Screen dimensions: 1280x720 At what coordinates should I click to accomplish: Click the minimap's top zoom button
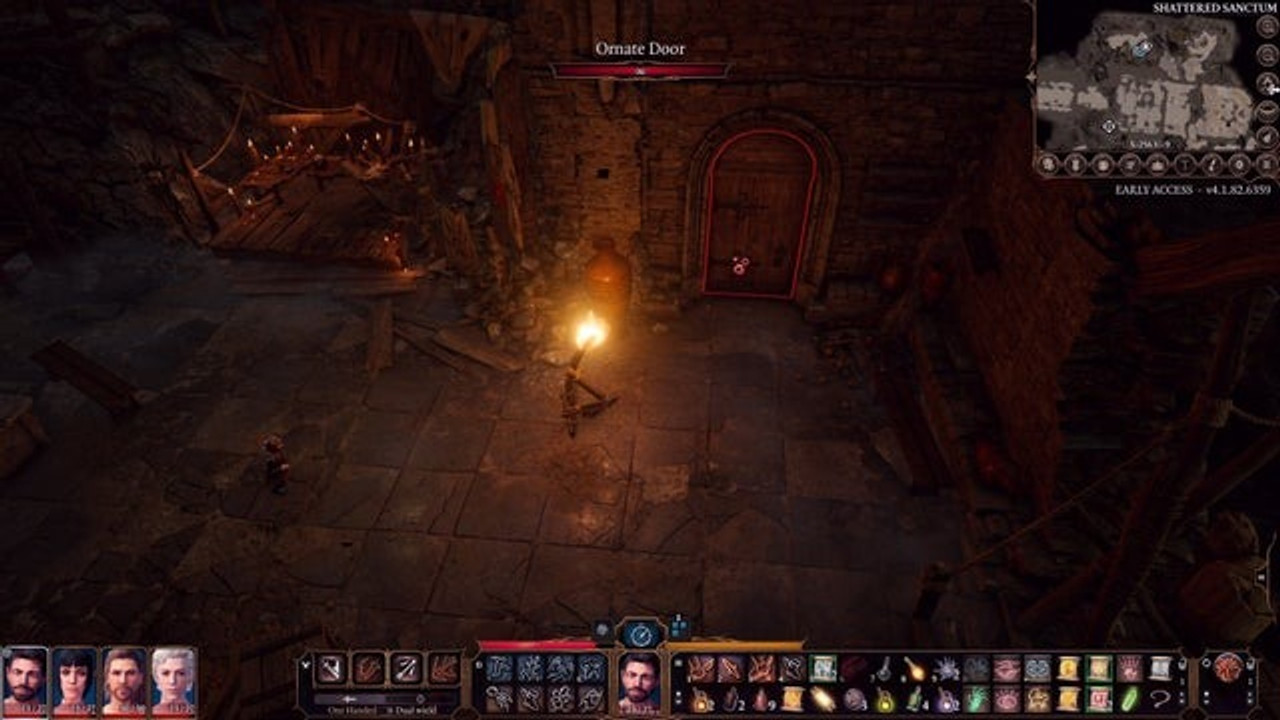coord(1266,28)
